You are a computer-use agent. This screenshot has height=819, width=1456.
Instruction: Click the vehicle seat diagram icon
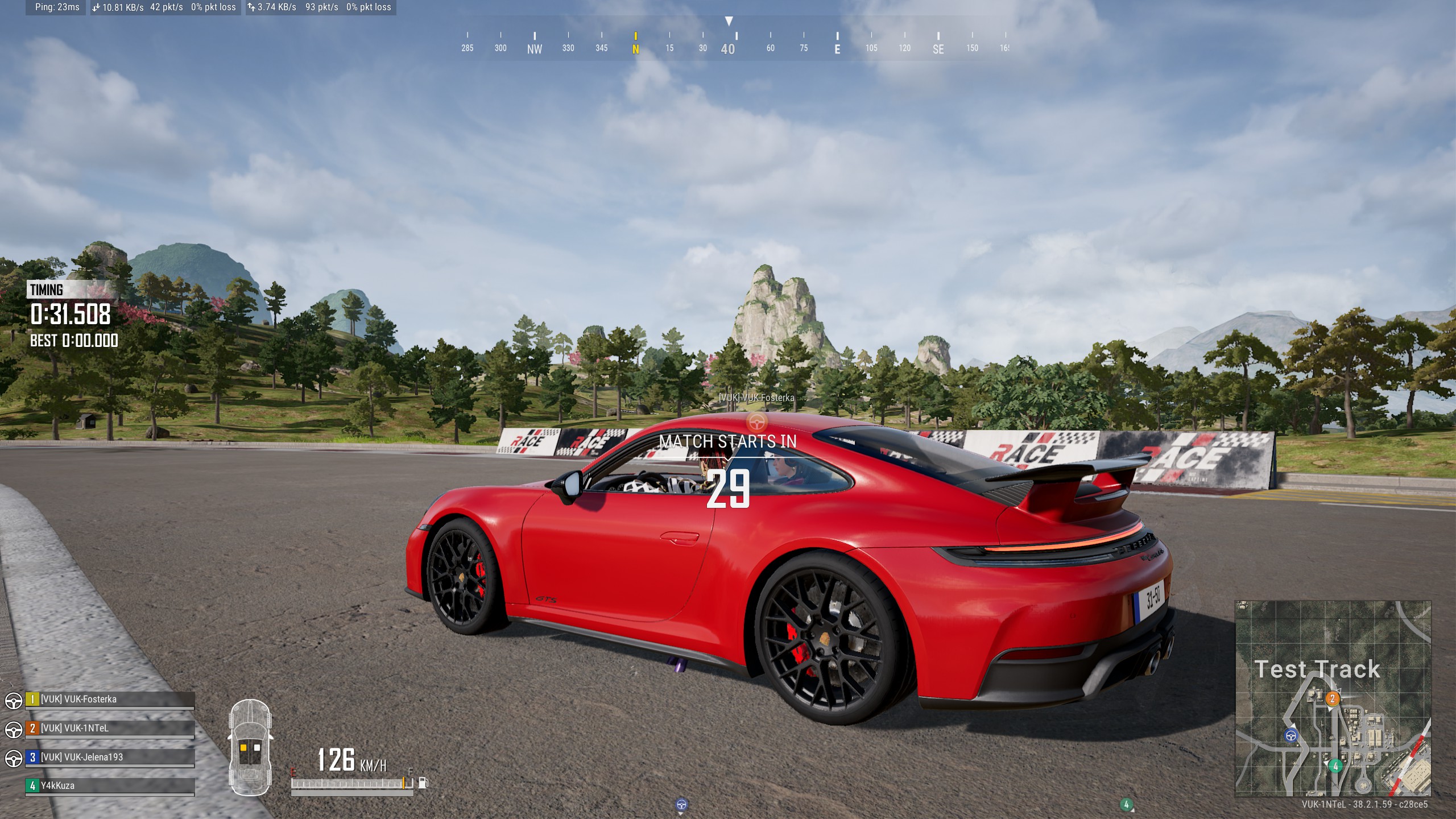point(250,747)
